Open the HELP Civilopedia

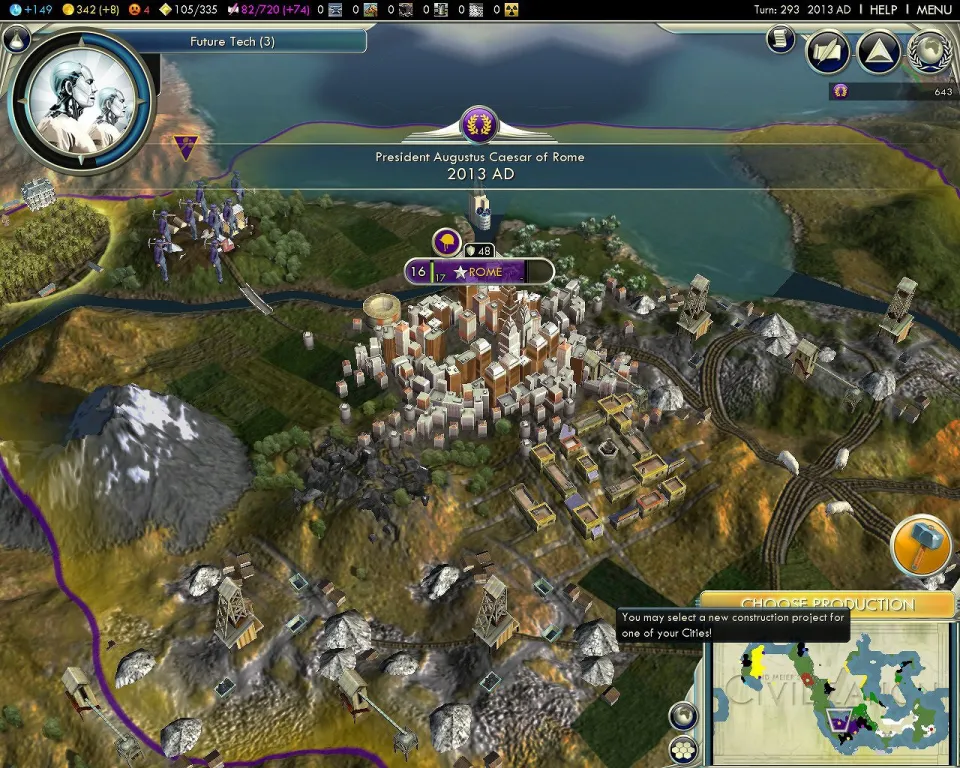[x=883, y=9]
